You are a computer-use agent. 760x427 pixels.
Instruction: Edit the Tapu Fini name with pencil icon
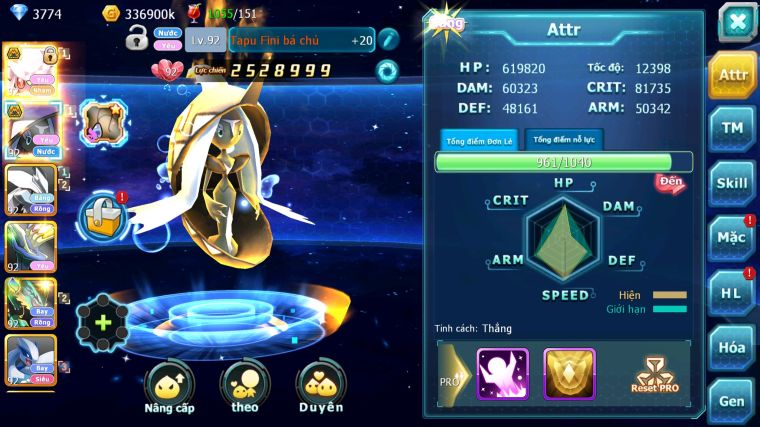pyautogui.click(x=388, y=39)
